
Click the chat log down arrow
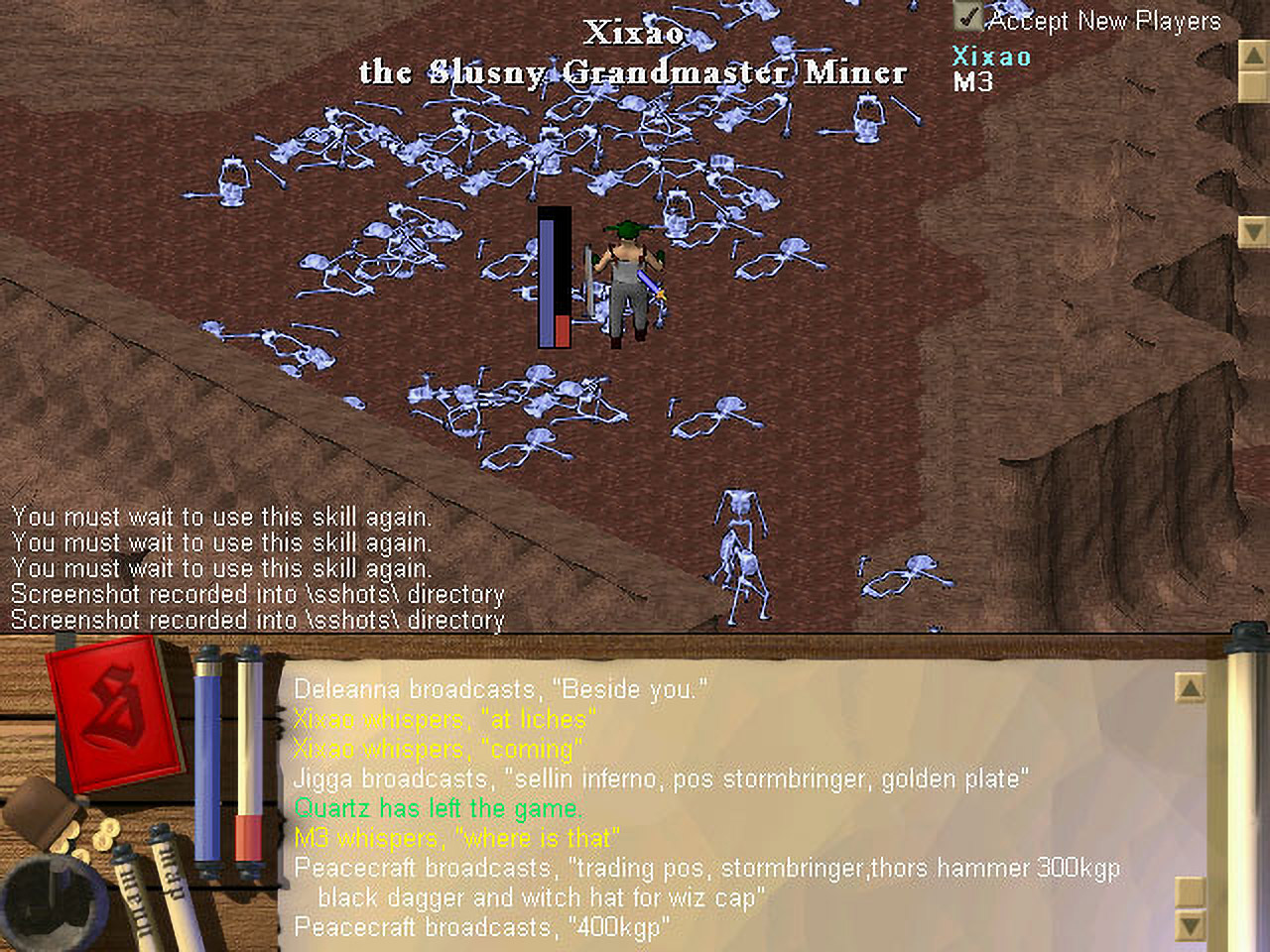point(1190,926)
